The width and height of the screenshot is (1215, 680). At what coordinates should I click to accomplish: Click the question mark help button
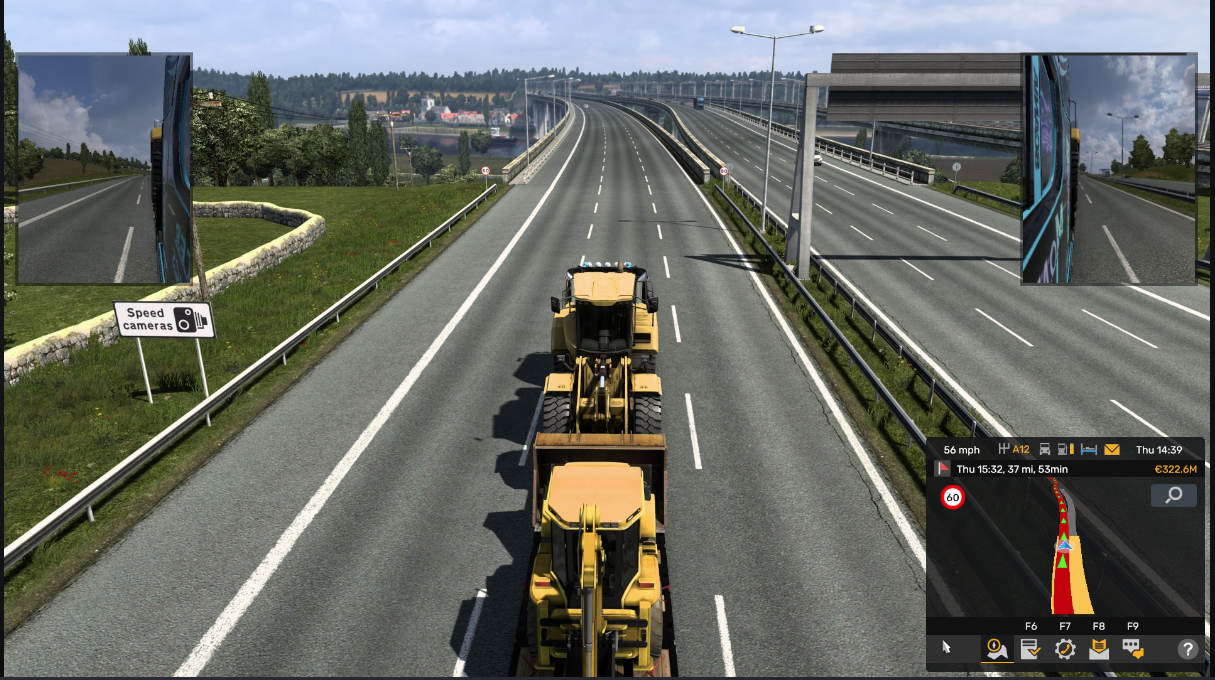[1187, 649]
